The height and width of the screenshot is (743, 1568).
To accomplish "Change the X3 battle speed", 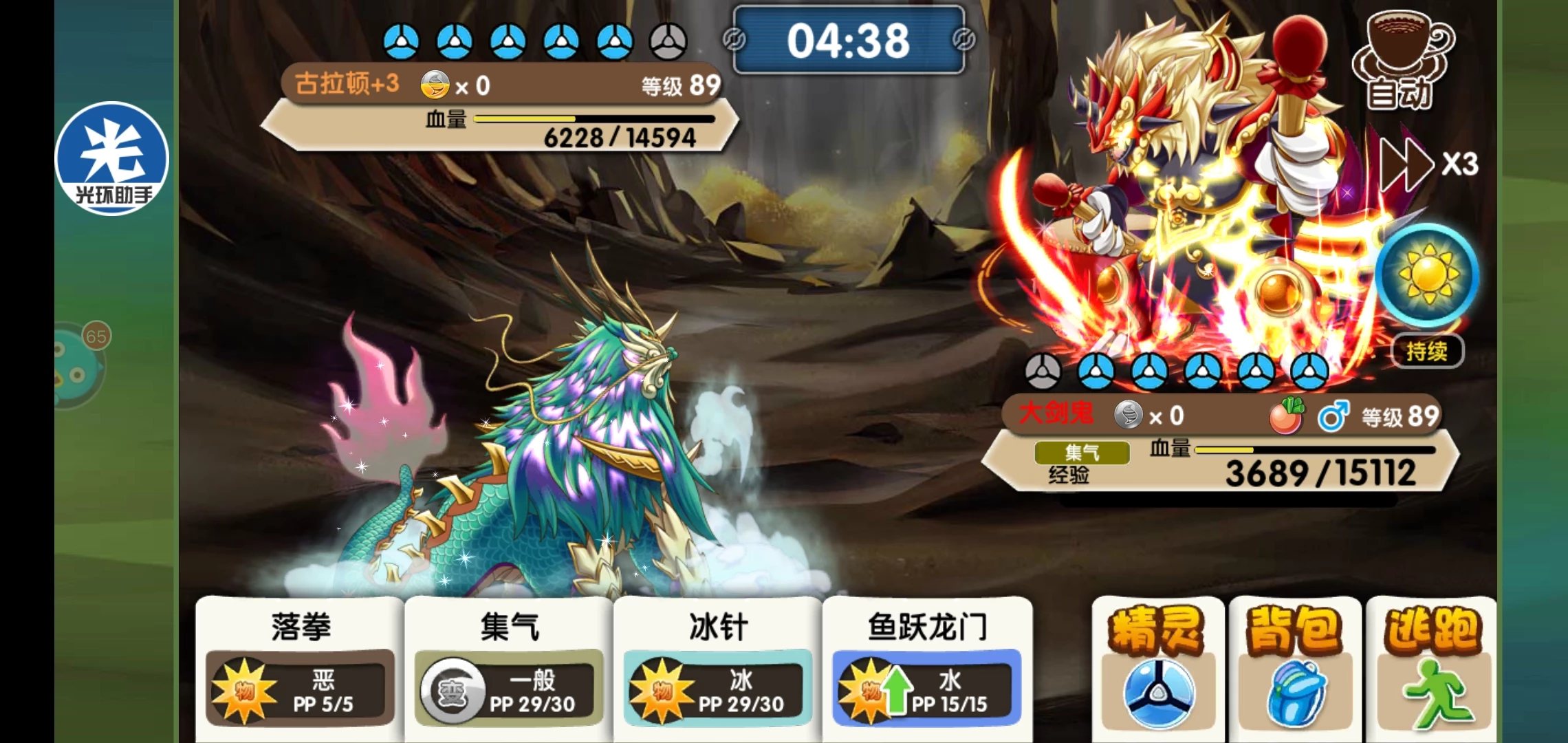I will (1428, 164).
